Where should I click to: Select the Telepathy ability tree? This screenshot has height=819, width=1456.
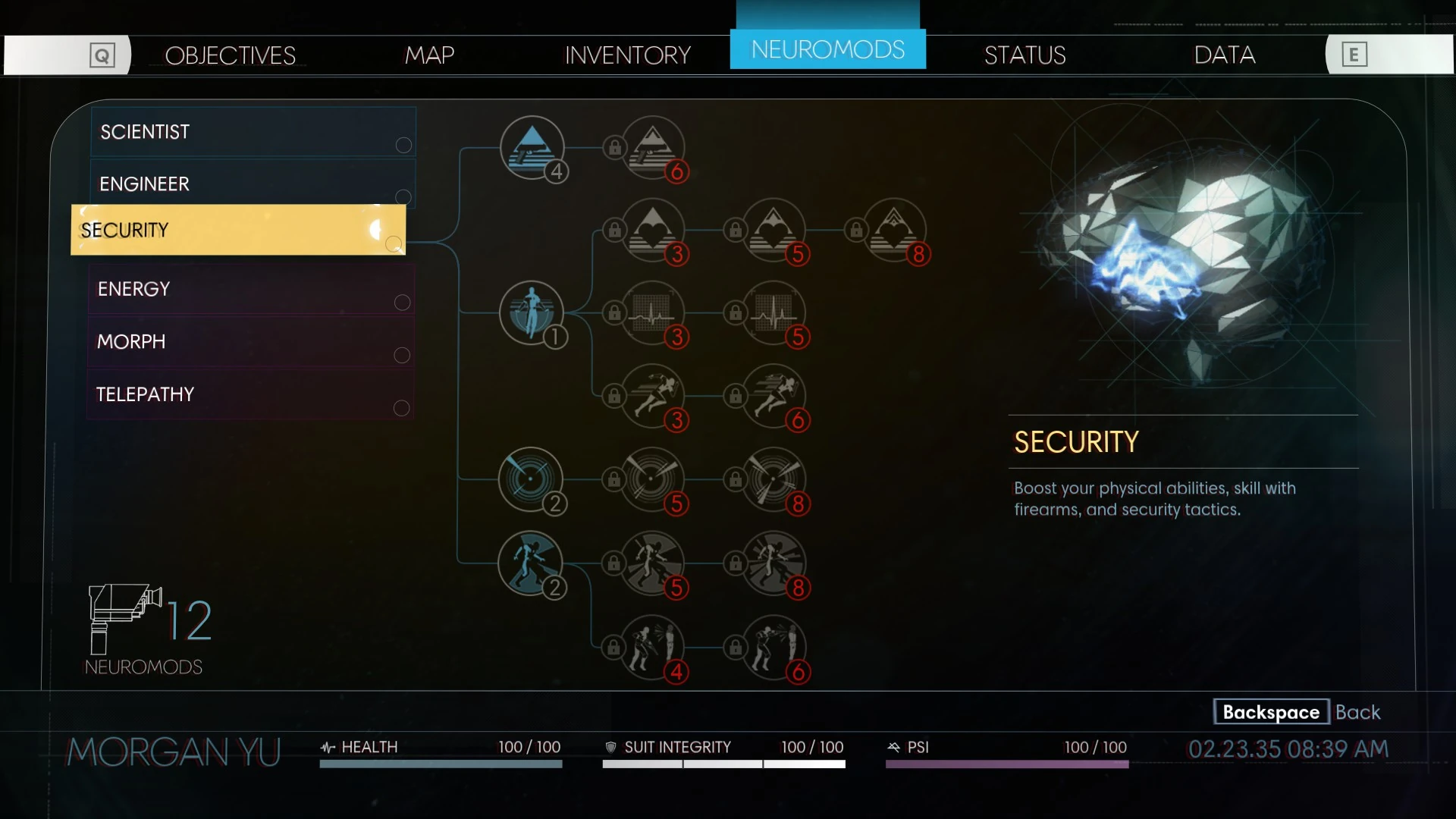coord(251,394)
